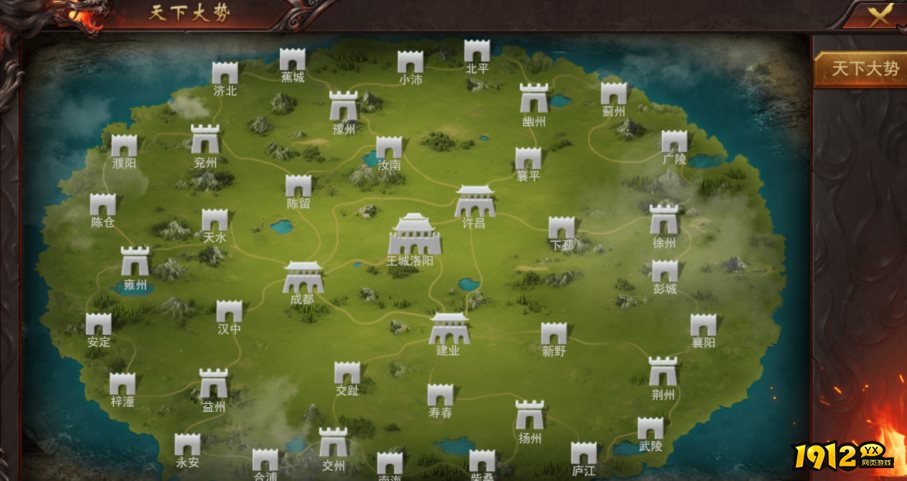Click the 豫州 fortress marker
Screen dimensions: 907x481
pos(344,106)
